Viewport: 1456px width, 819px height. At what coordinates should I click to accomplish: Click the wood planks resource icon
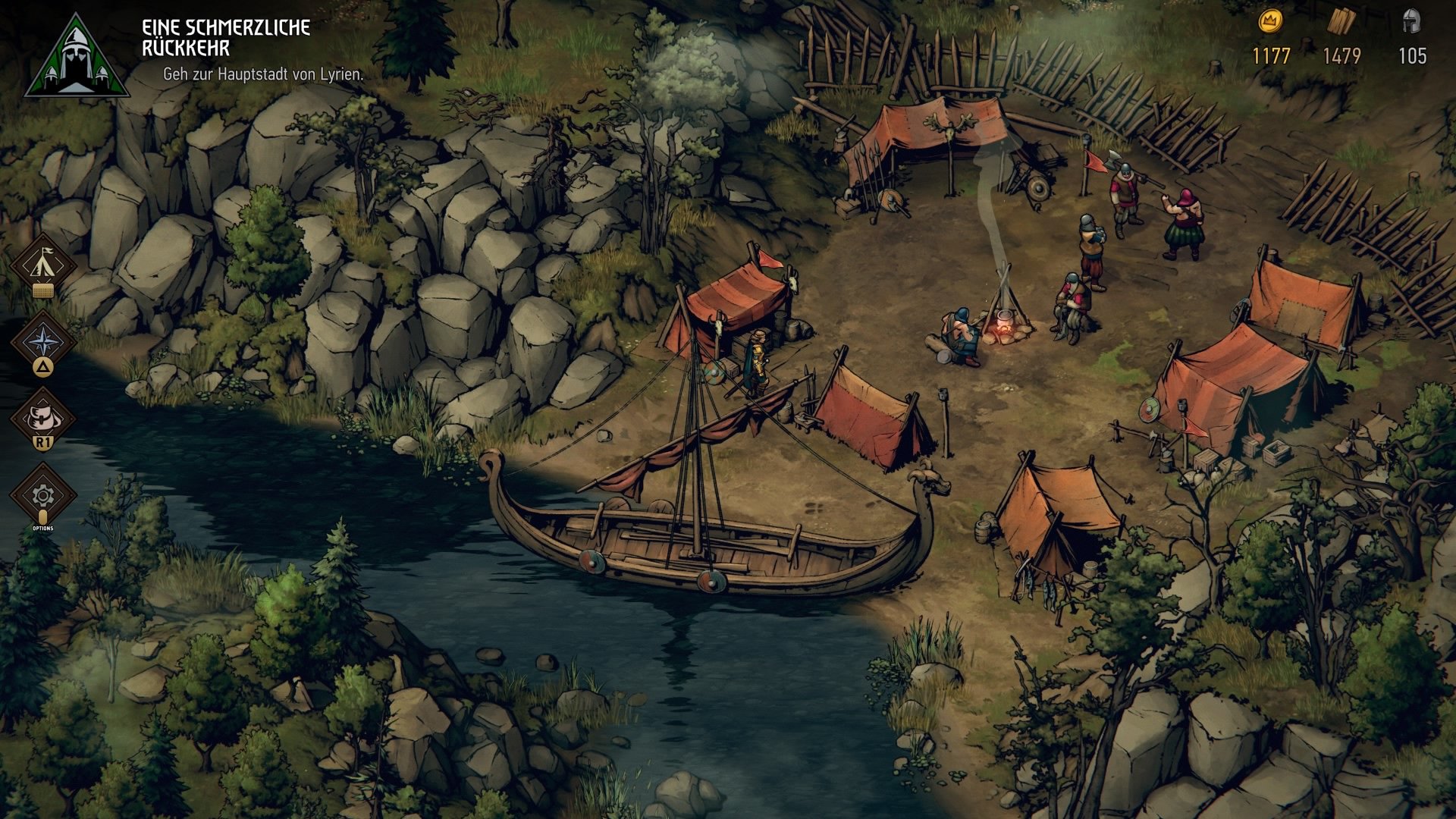click(x=1342, y=21)
